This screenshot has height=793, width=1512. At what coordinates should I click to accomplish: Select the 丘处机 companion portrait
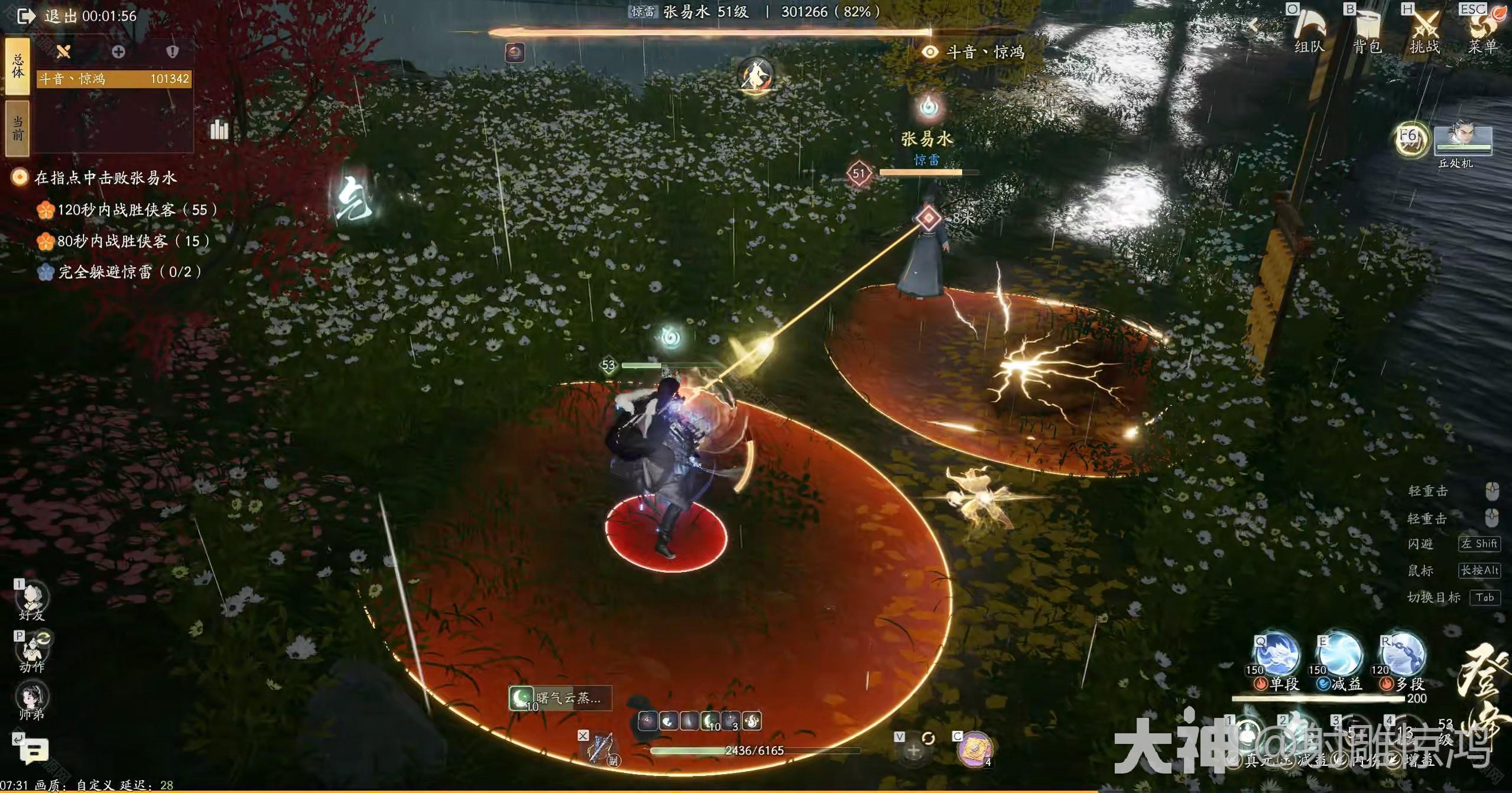1464,142
